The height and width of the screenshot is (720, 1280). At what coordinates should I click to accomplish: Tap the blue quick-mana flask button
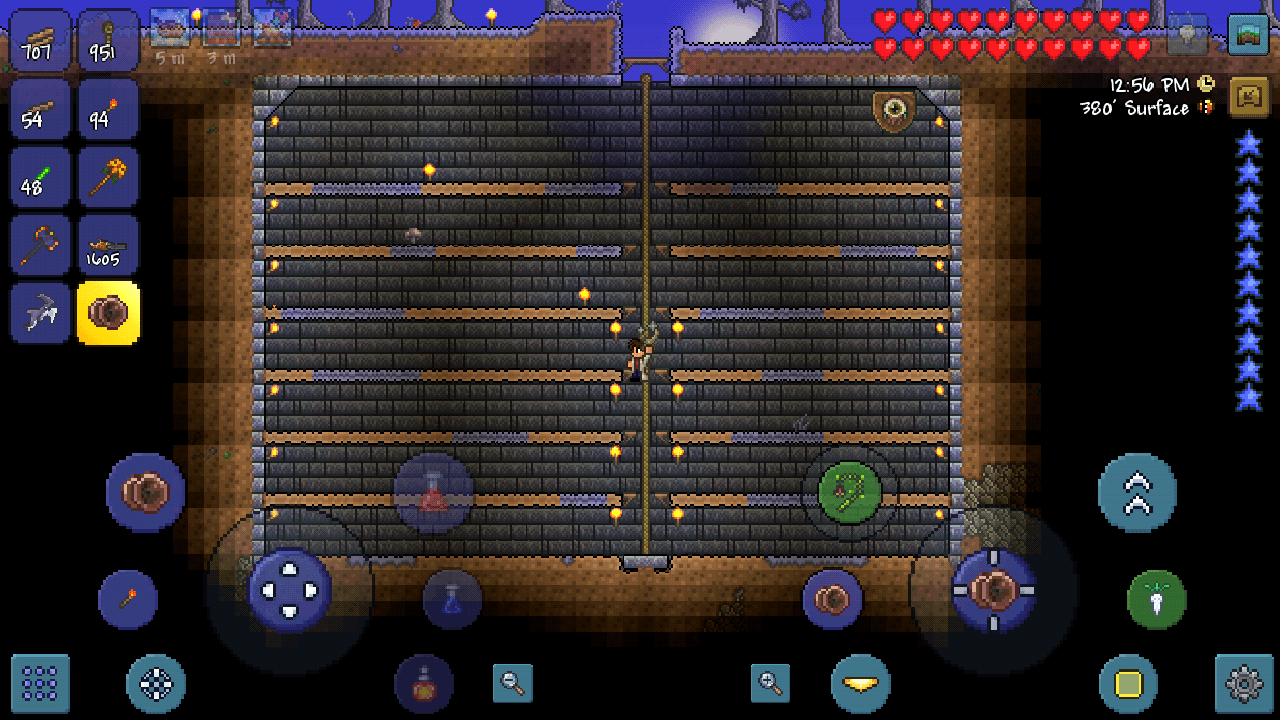click(452, 598)
